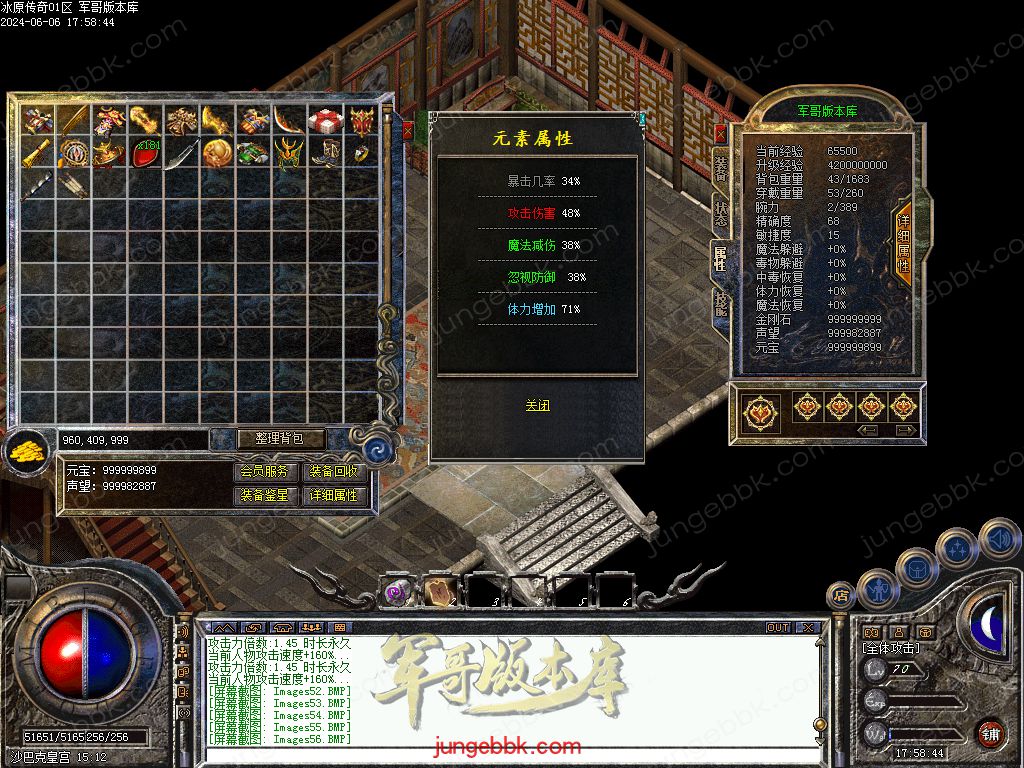Show 详细属性 in the bag panel
The height and width of the screenshot is (768, 1024).
pos(334,495)
